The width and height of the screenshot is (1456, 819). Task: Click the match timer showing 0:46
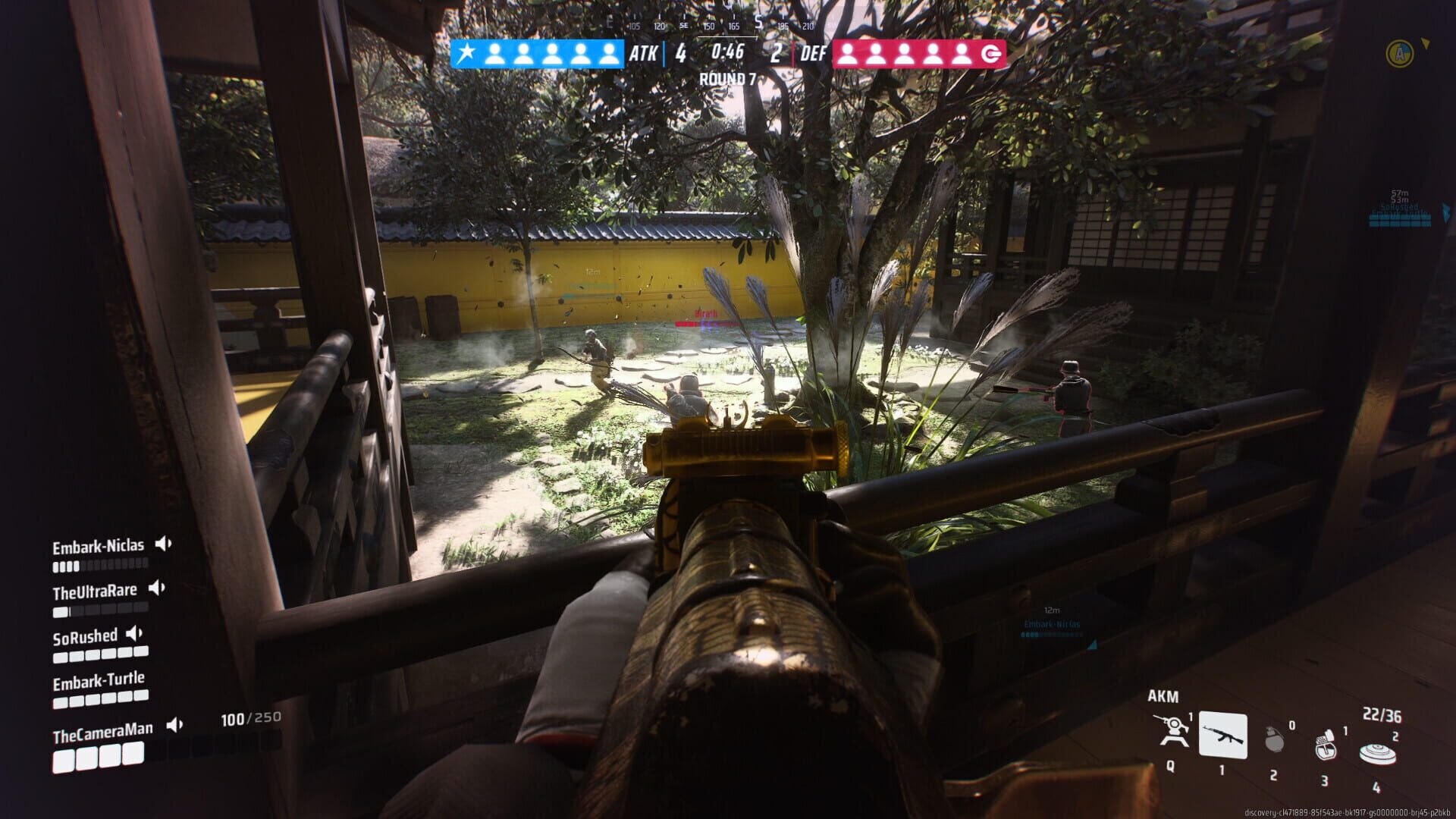(x=726, y=53)
